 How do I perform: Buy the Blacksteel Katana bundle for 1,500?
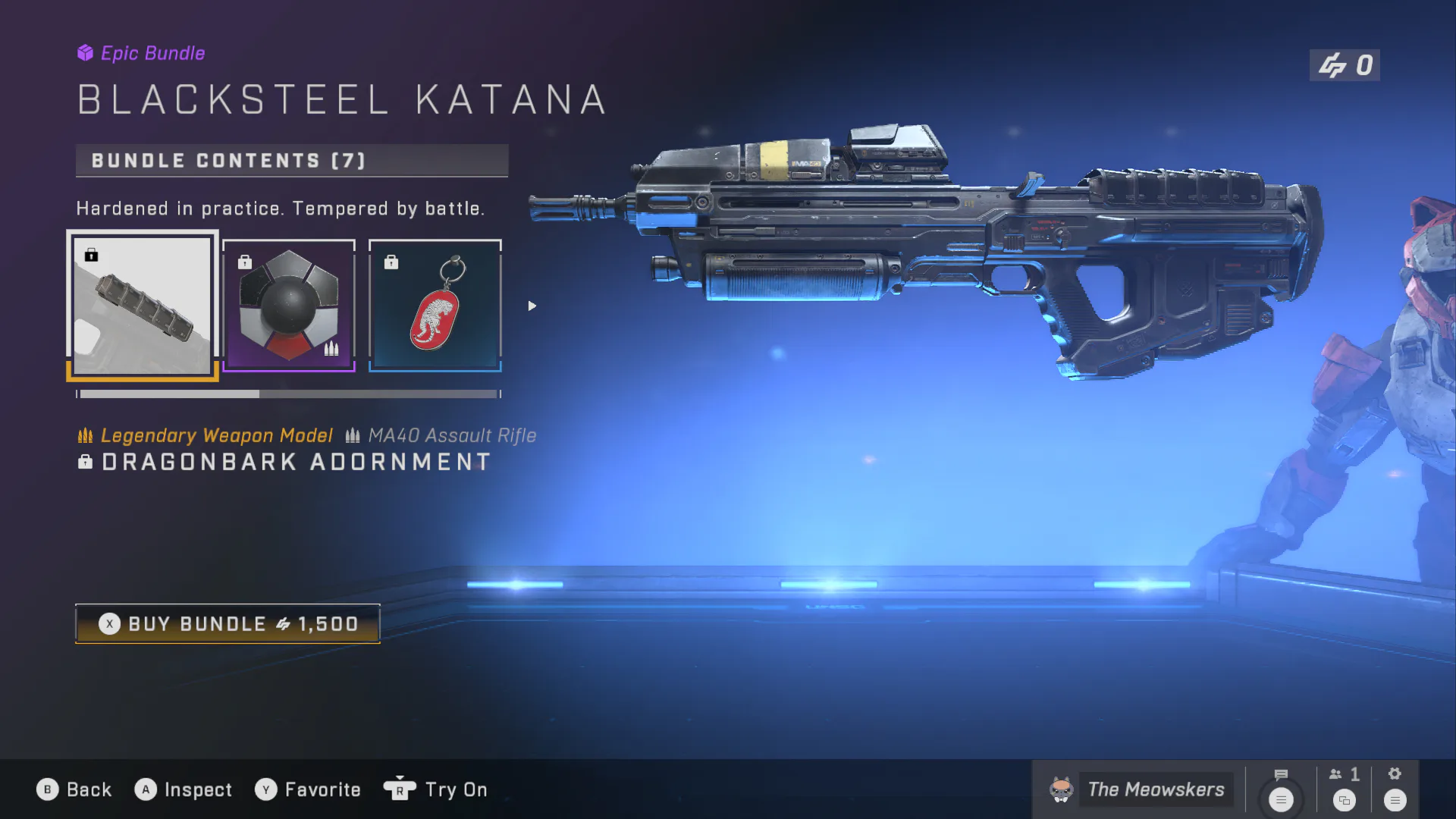click(x=227, y=623)
